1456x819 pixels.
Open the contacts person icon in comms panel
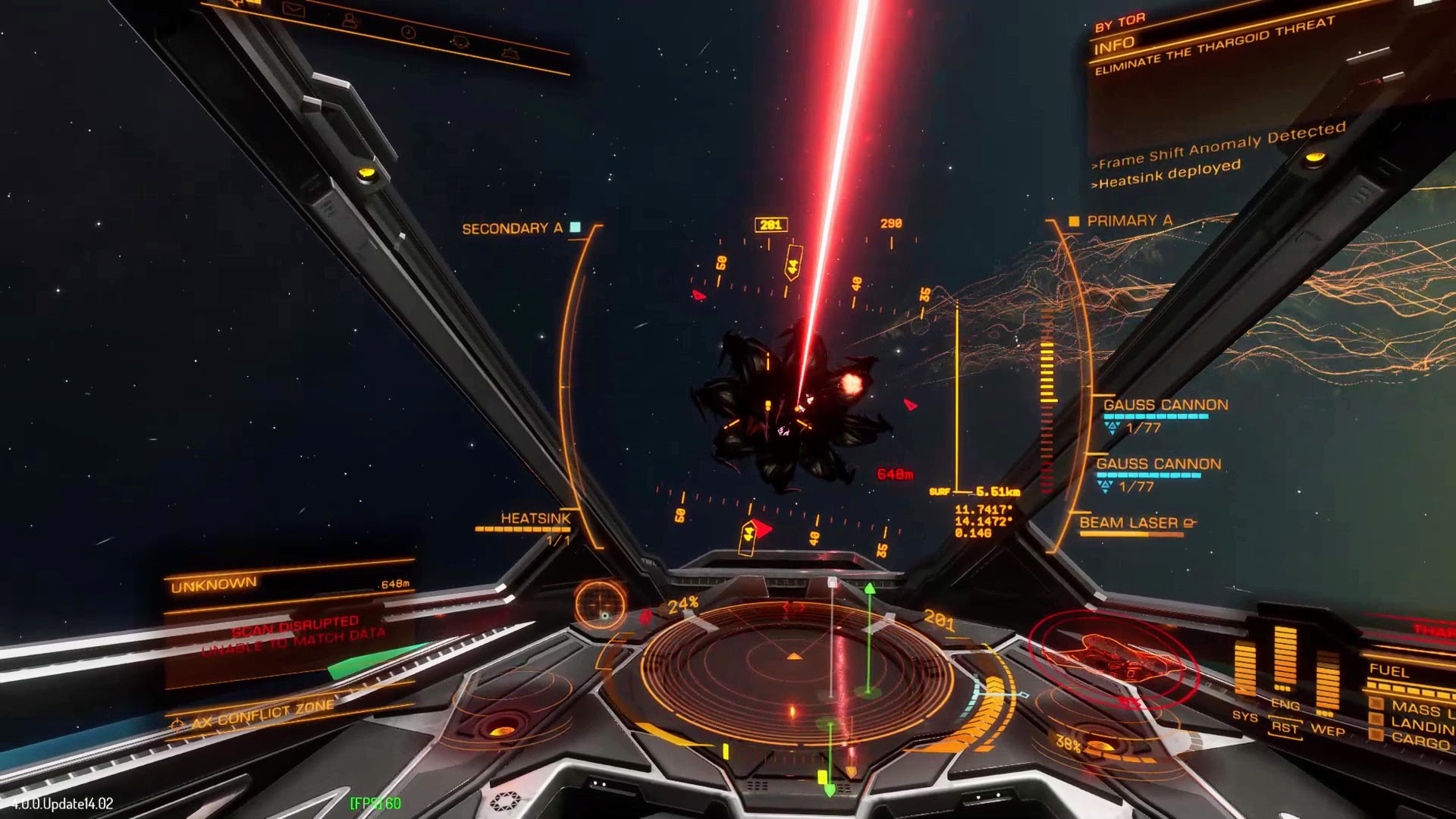click(x=349, y=21)
